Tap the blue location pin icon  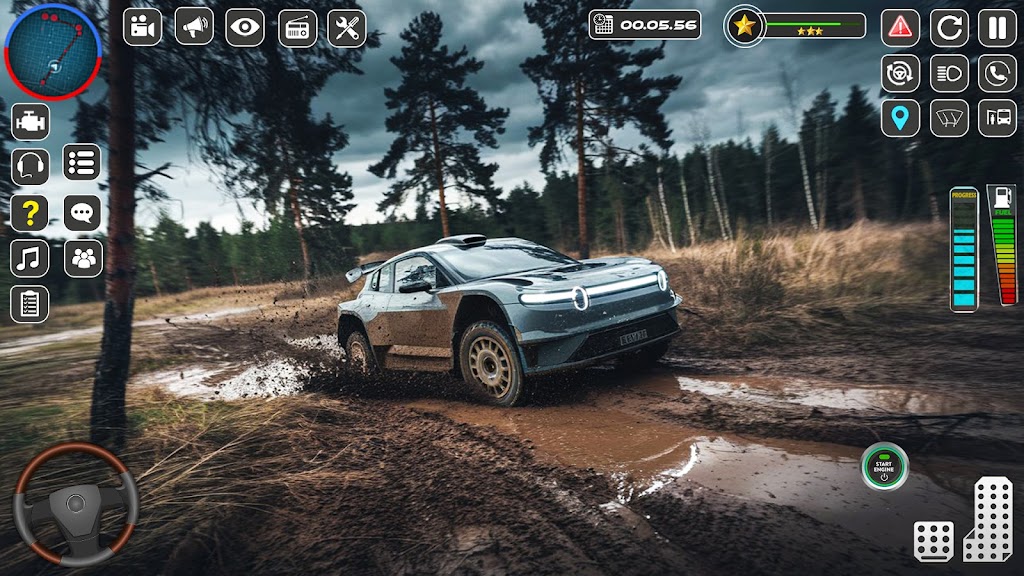point(900,118)
